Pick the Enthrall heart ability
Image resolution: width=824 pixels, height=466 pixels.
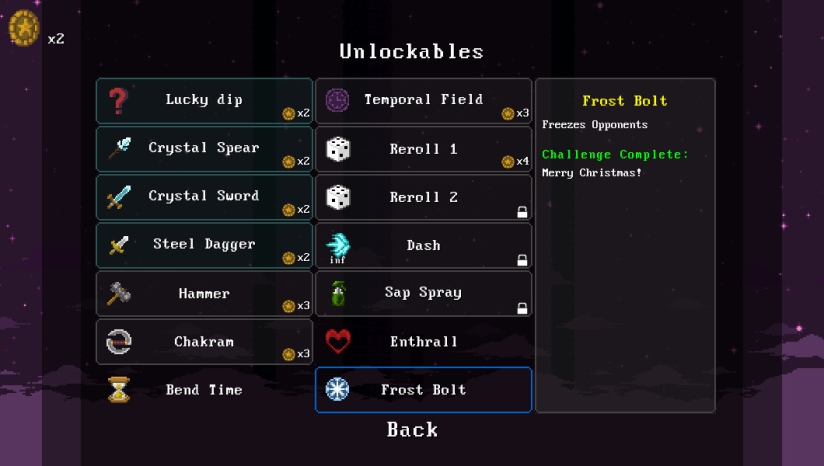tap(423, 342)
